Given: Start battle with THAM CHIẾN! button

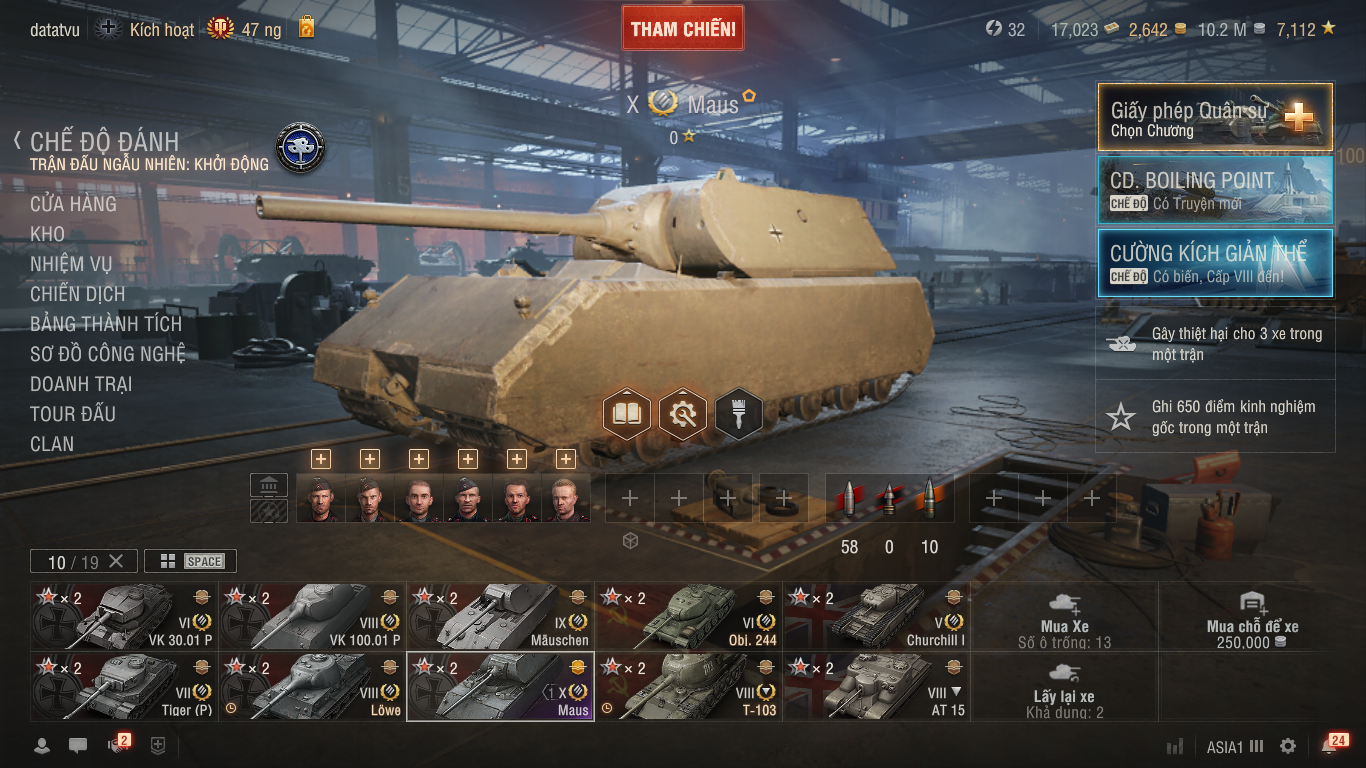Looking at the screenshot, I should [683, 29].
